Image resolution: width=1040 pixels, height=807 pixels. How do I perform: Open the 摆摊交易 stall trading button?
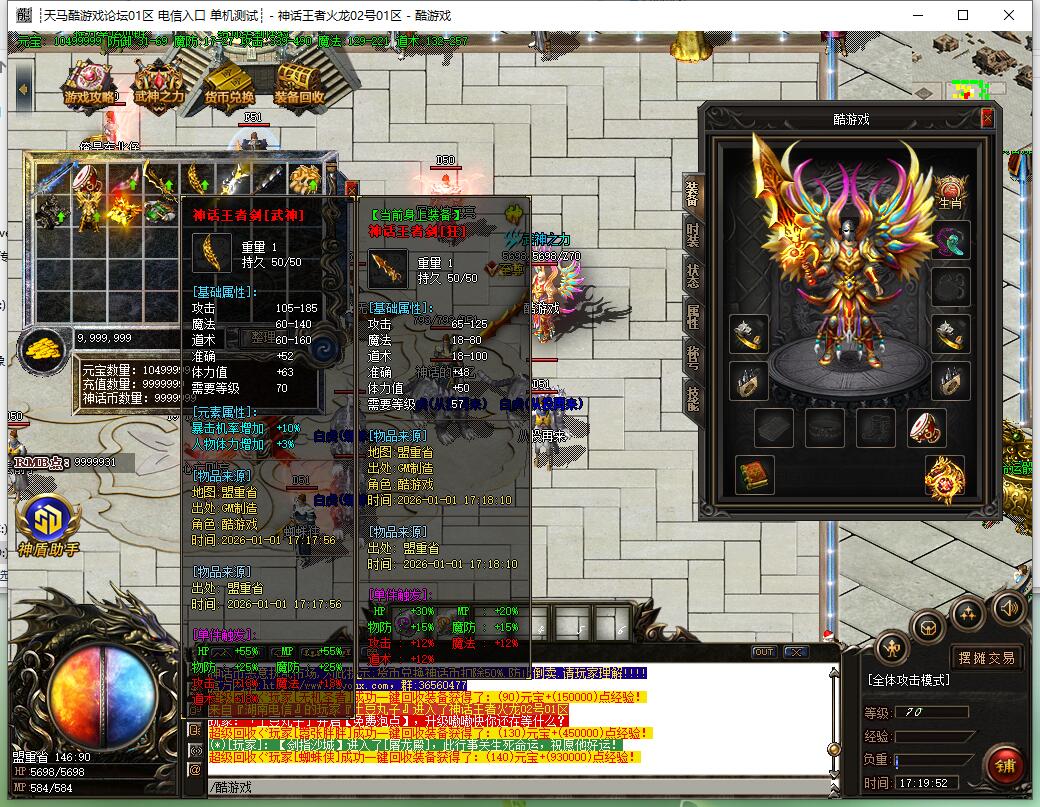point(986,657)
